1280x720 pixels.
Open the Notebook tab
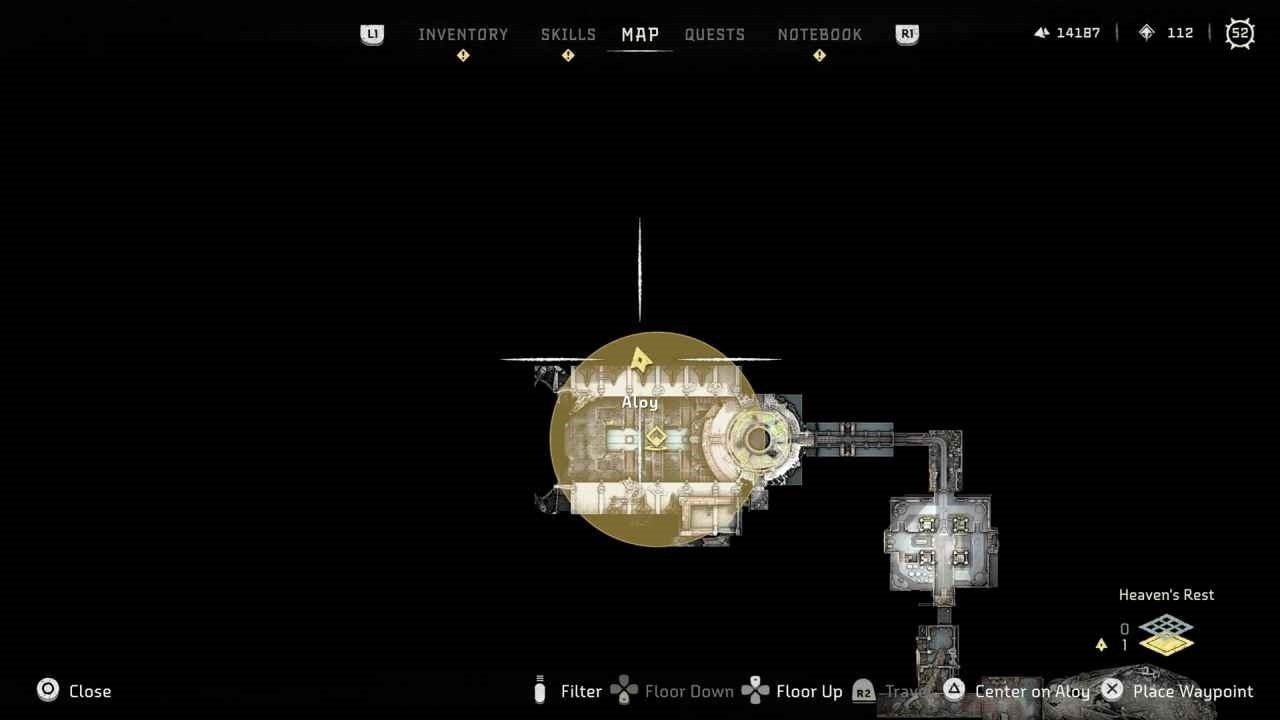(820, 34)
